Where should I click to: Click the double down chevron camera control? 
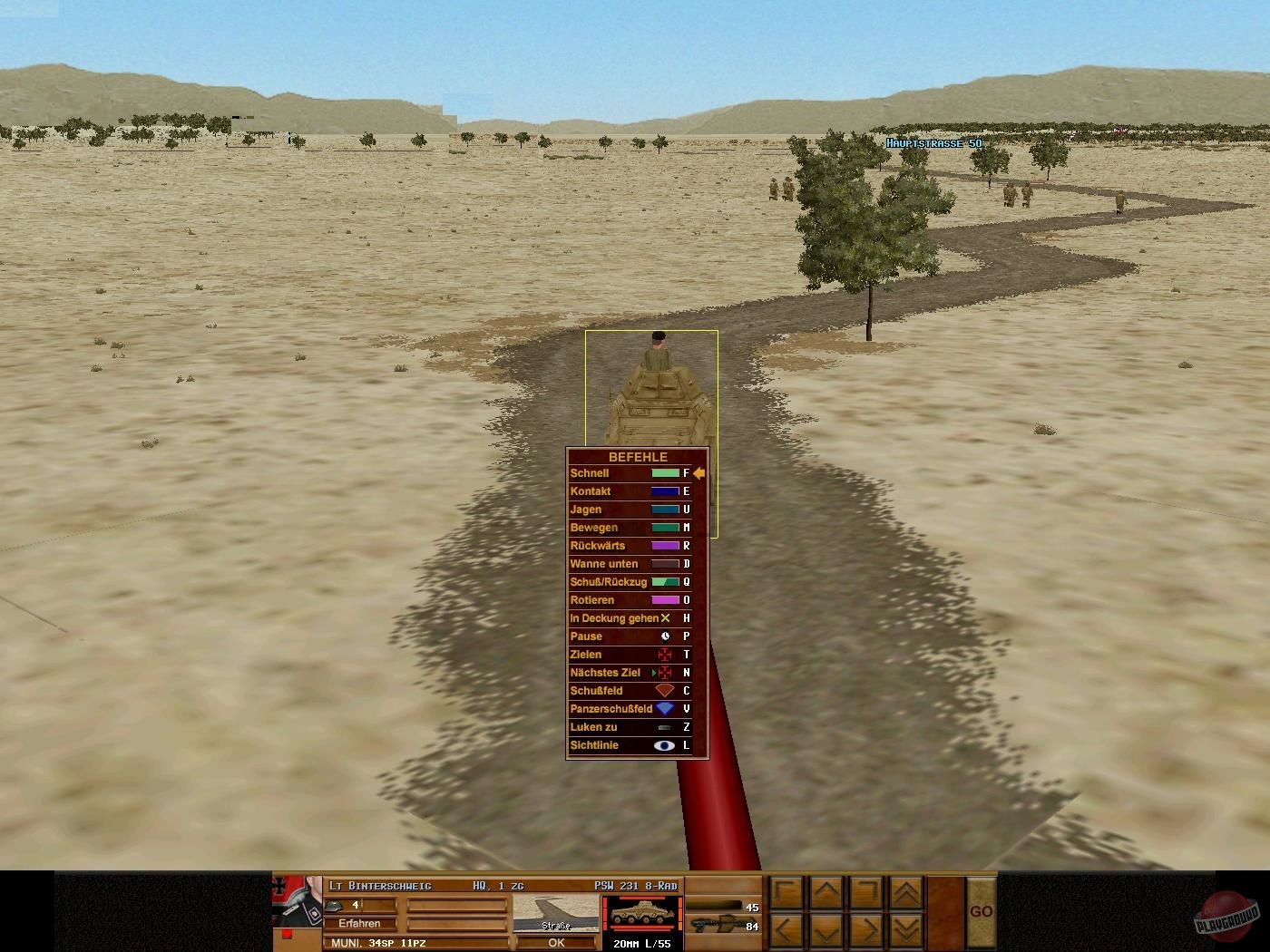pyautogui.click(x=906, y=929)
